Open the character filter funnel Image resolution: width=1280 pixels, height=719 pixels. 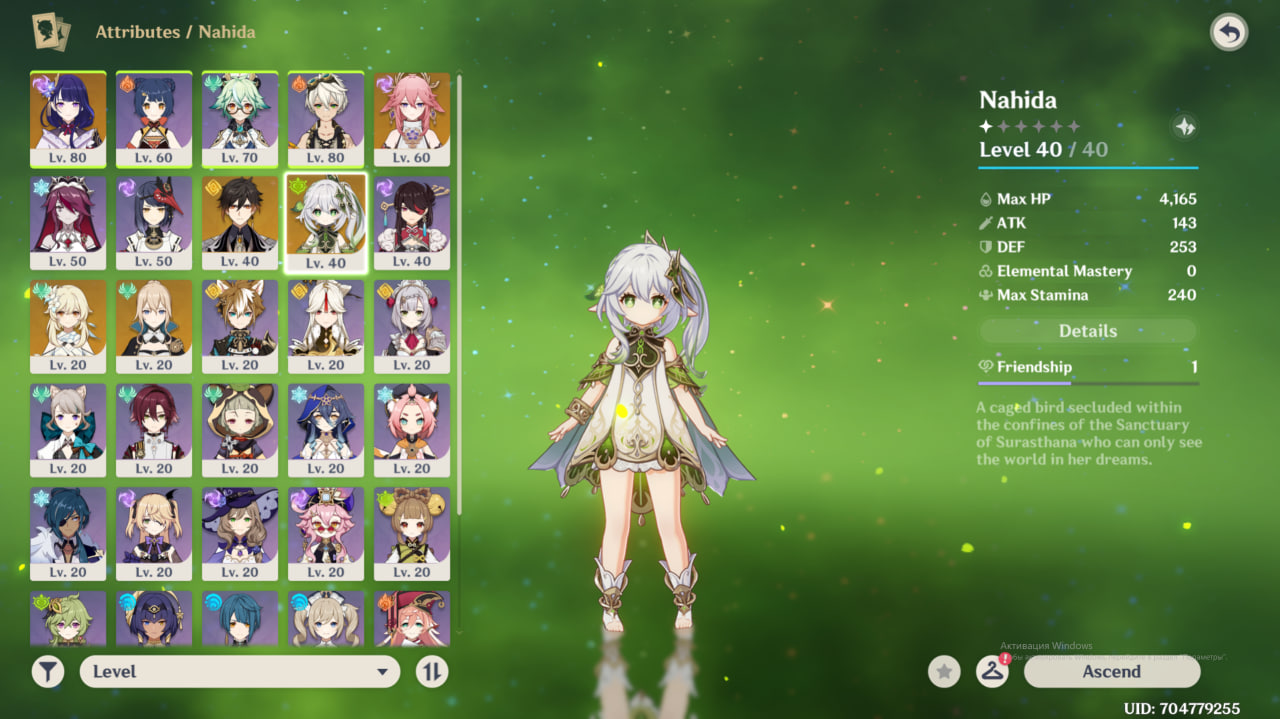(48, 672)
